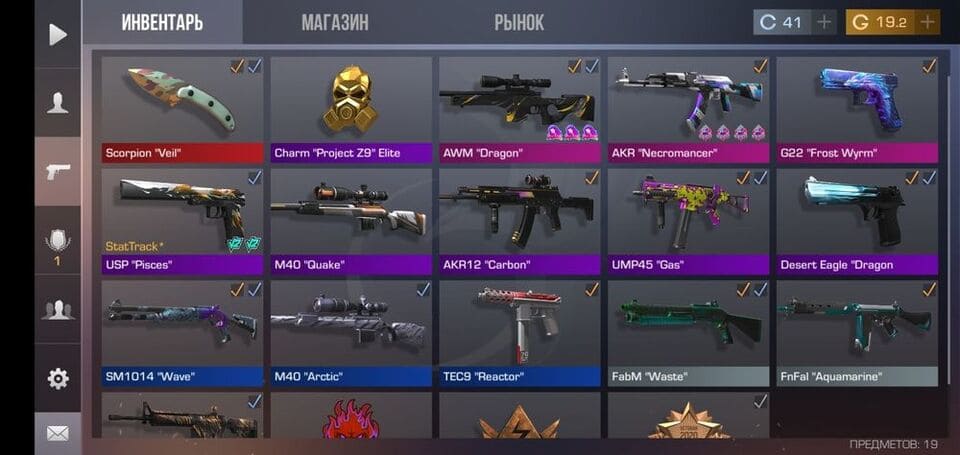Open the friends group icon
The width and height of the screenshot is (960, 455).
pyautogui.click(x=57, y=310)
